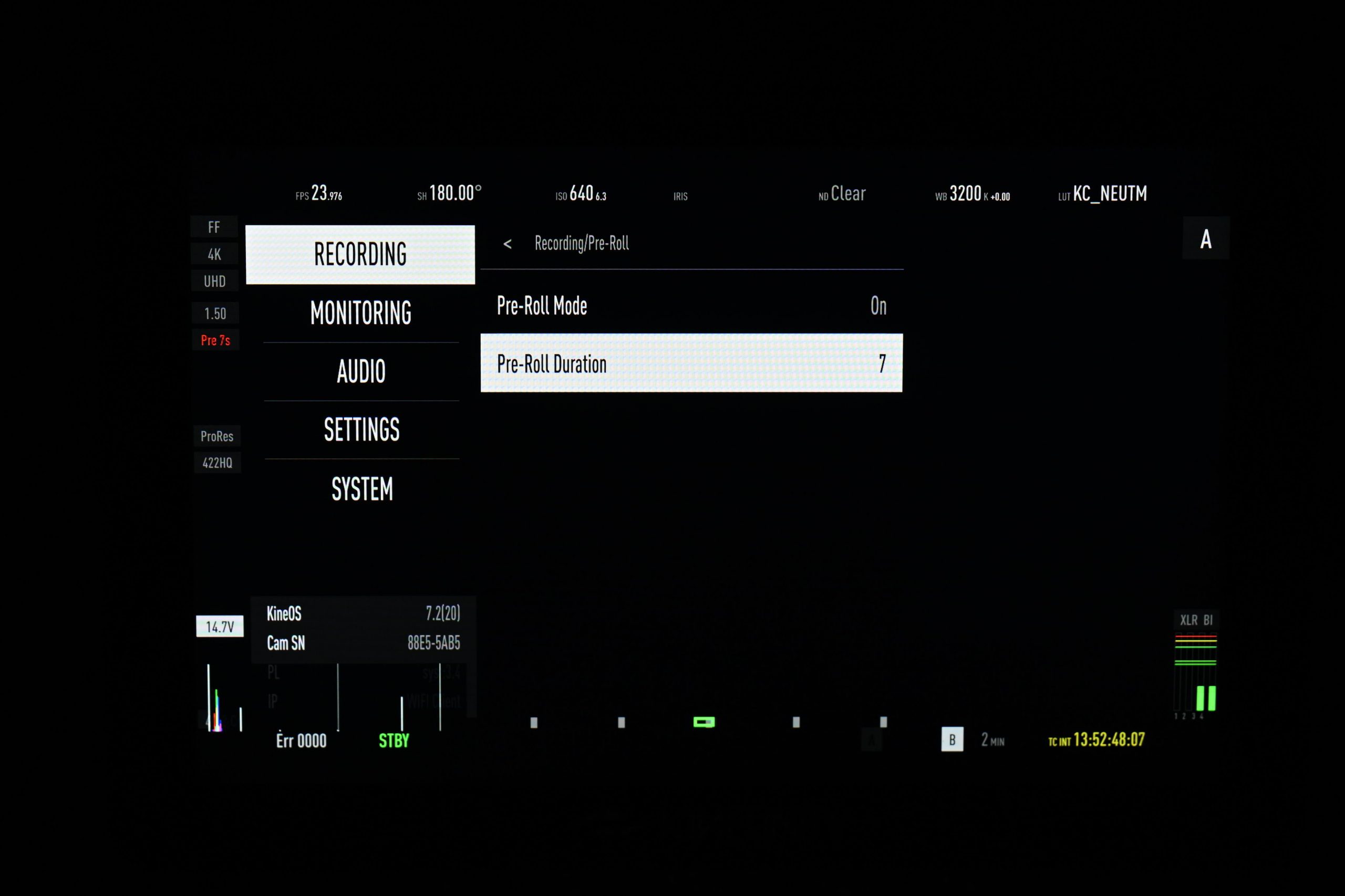
Task: Click the SH 180.00° shutter angle indicator
Action: 449,194
